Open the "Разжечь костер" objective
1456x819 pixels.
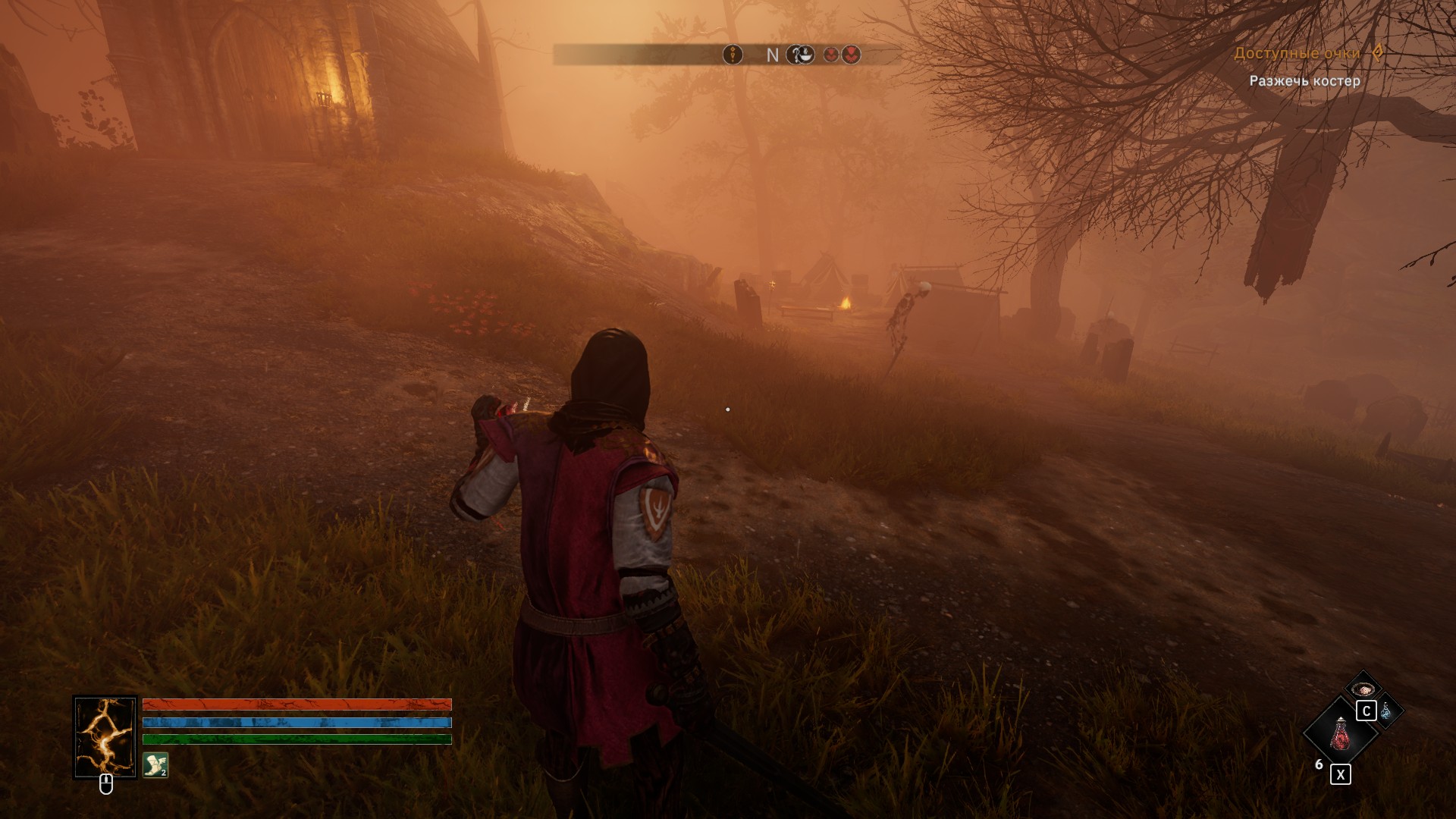[1304, 80]
